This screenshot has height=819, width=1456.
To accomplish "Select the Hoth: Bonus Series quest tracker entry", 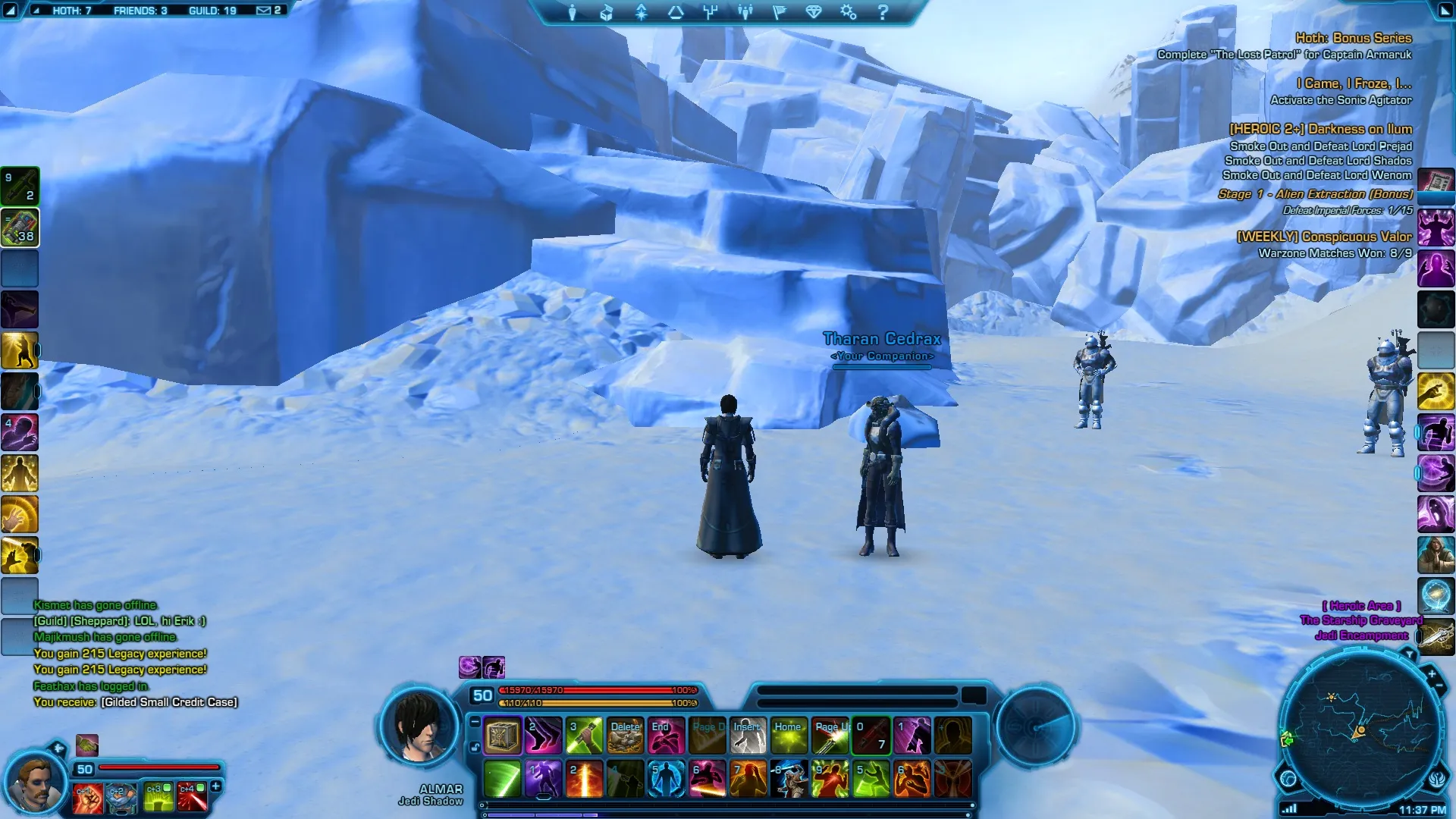I will pyautogui.click(x=1353, y=38).
